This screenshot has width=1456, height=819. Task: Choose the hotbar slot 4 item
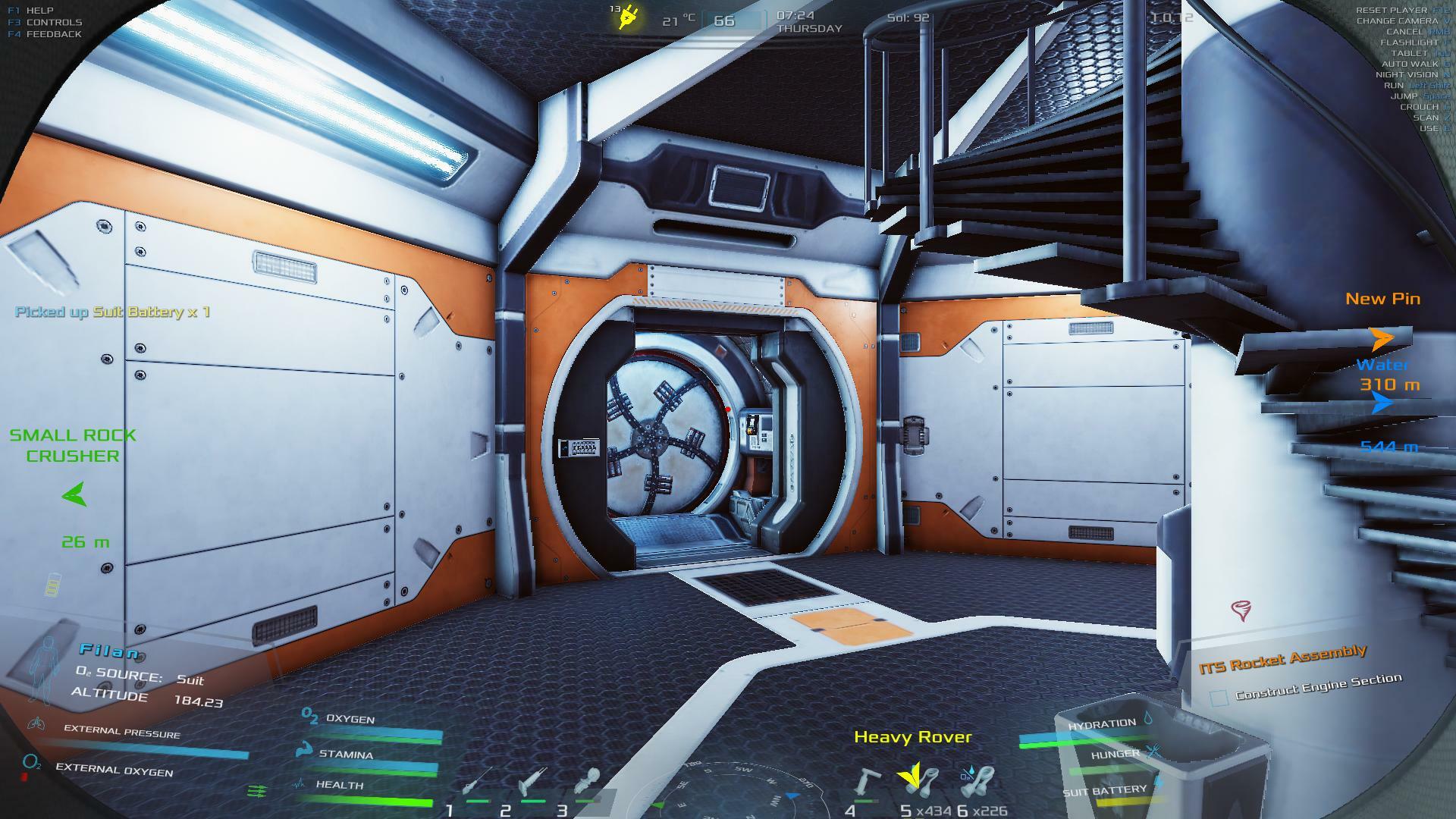click(864, 783)
